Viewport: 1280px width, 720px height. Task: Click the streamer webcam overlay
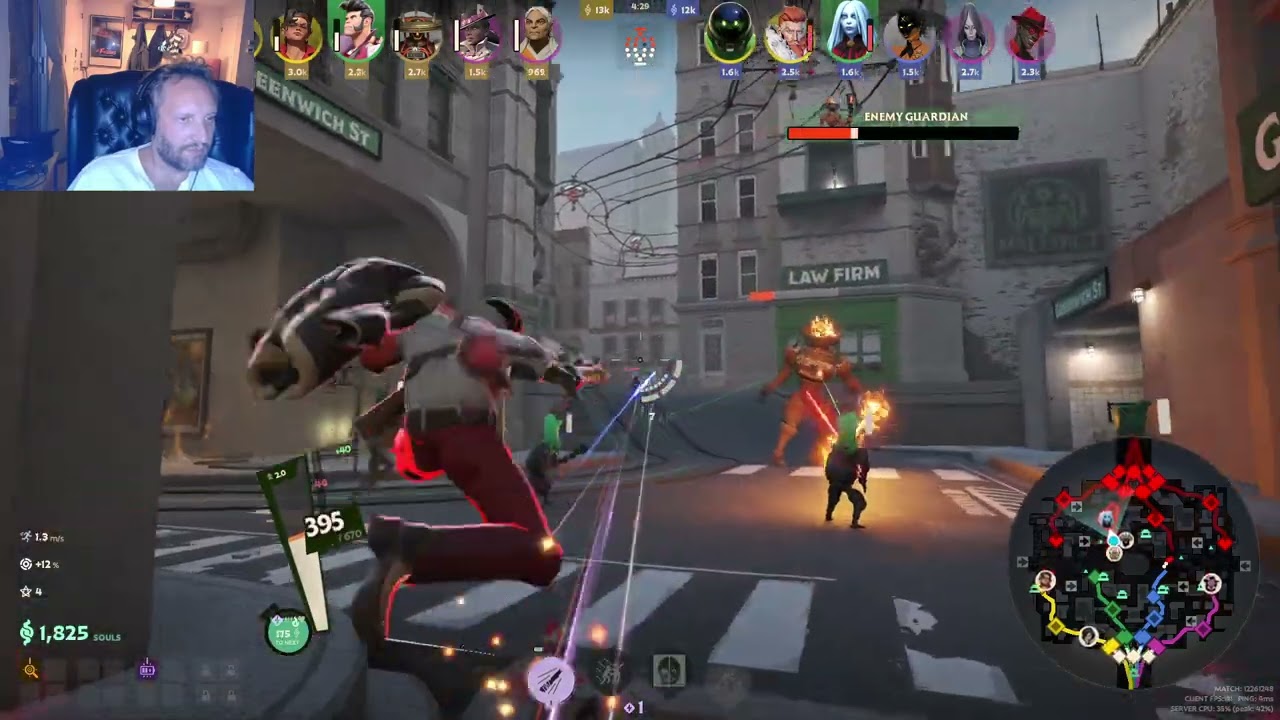126,95
